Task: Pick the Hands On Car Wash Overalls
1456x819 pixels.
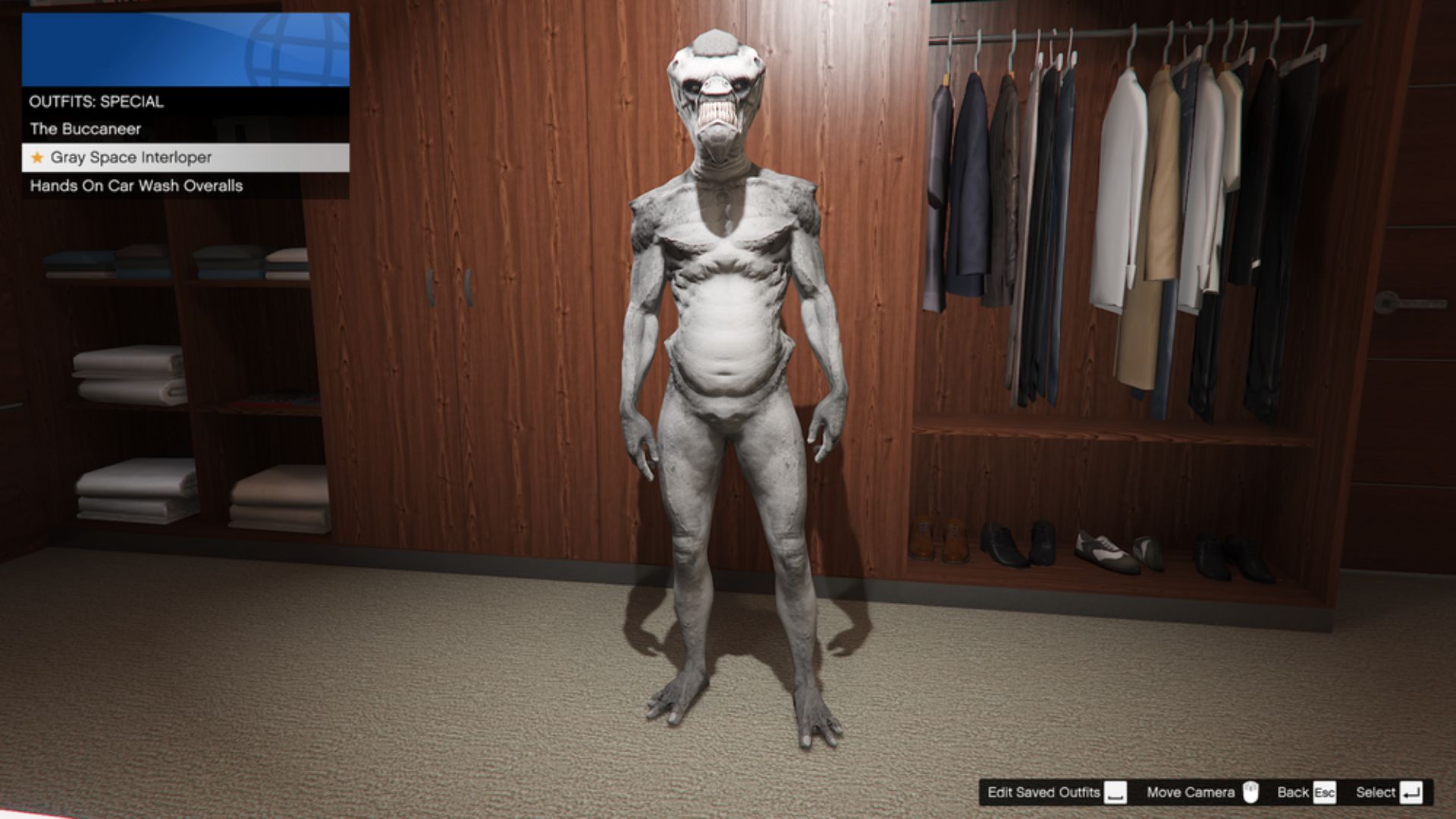Action: coord(136,186)
